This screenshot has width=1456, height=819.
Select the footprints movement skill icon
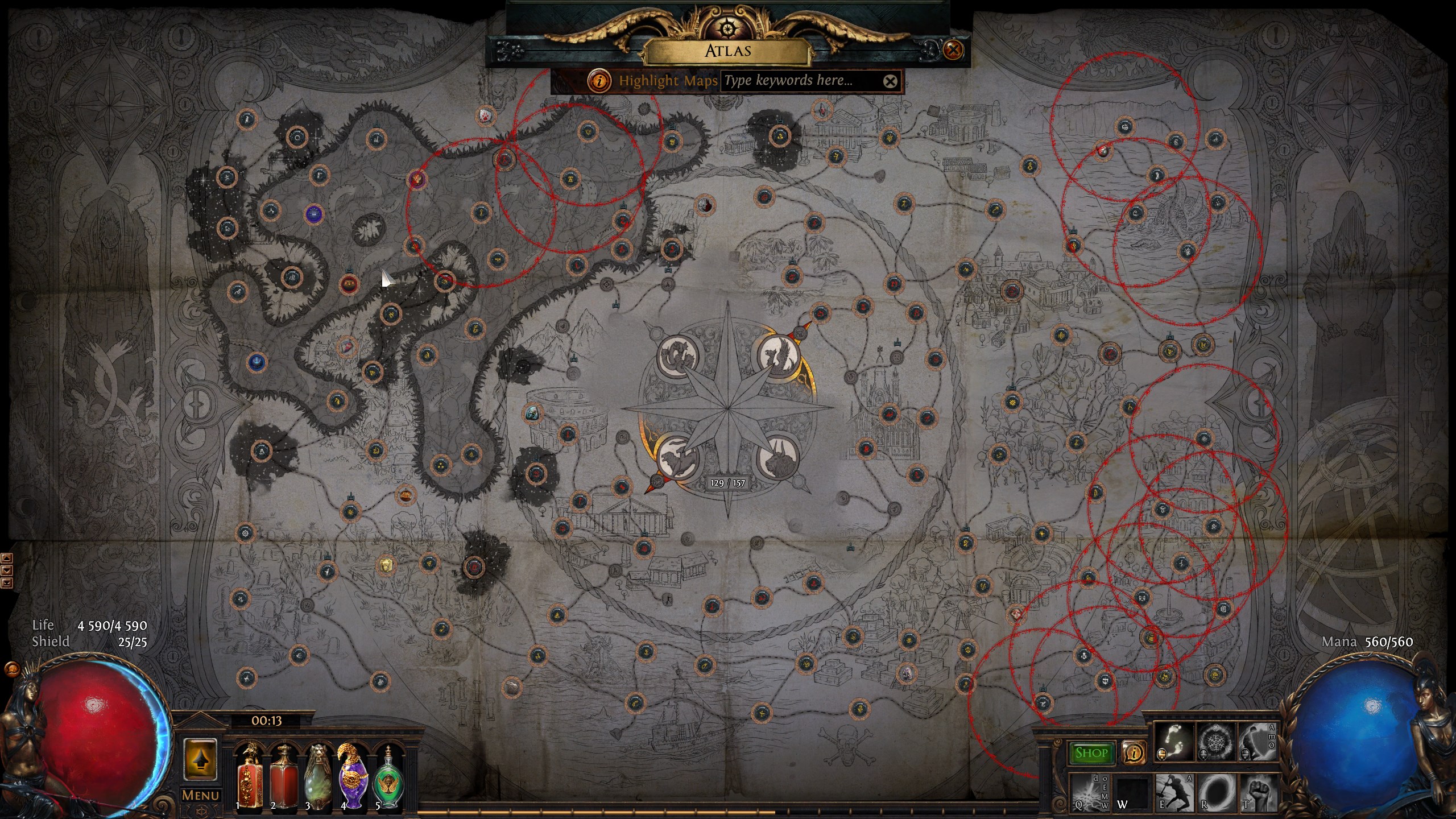(1174, 742)
